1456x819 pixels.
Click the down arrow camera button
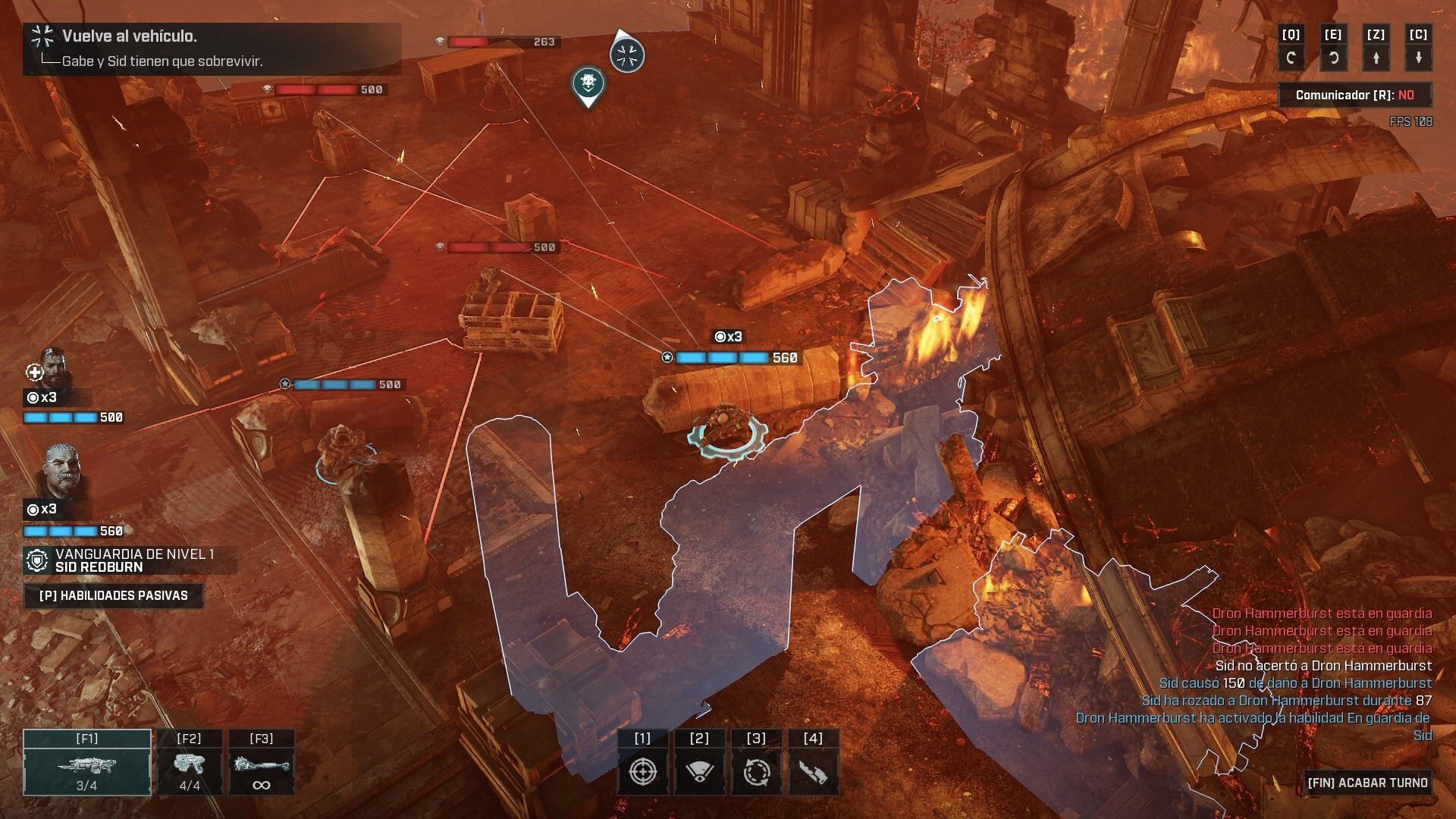pyautogui.click(x=1418, y=57)
